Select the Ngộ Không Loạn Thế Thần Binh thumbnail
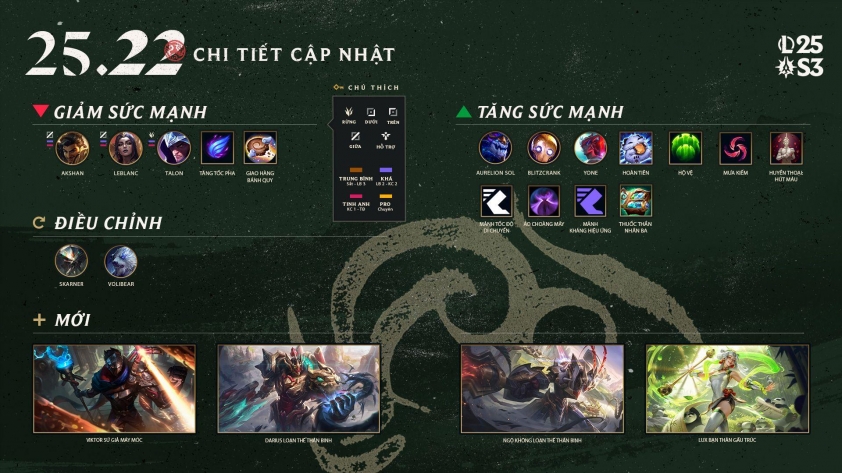The width and height of the screenshot is (842, 473). click(x=542, y=388)
